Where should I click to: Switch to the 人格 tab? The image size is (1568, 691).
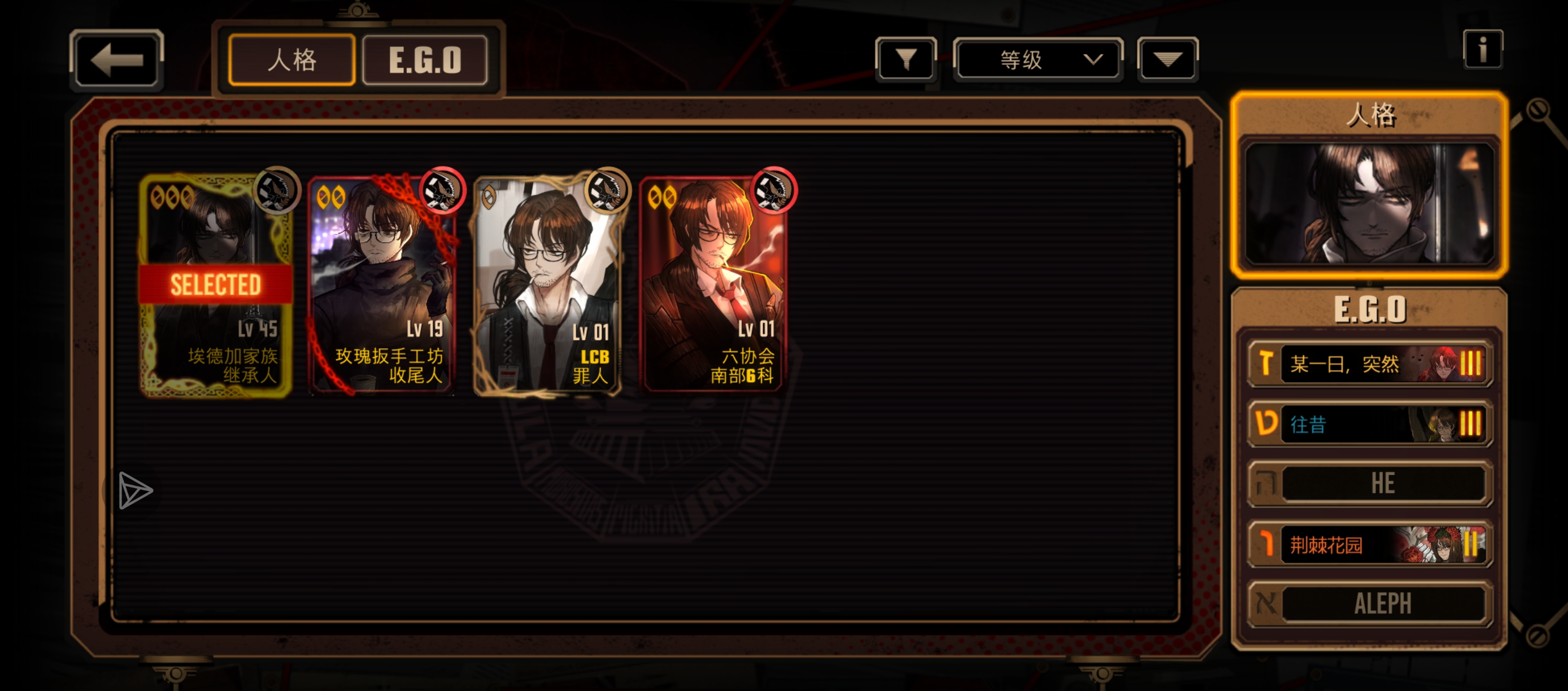tap(291, 60)
